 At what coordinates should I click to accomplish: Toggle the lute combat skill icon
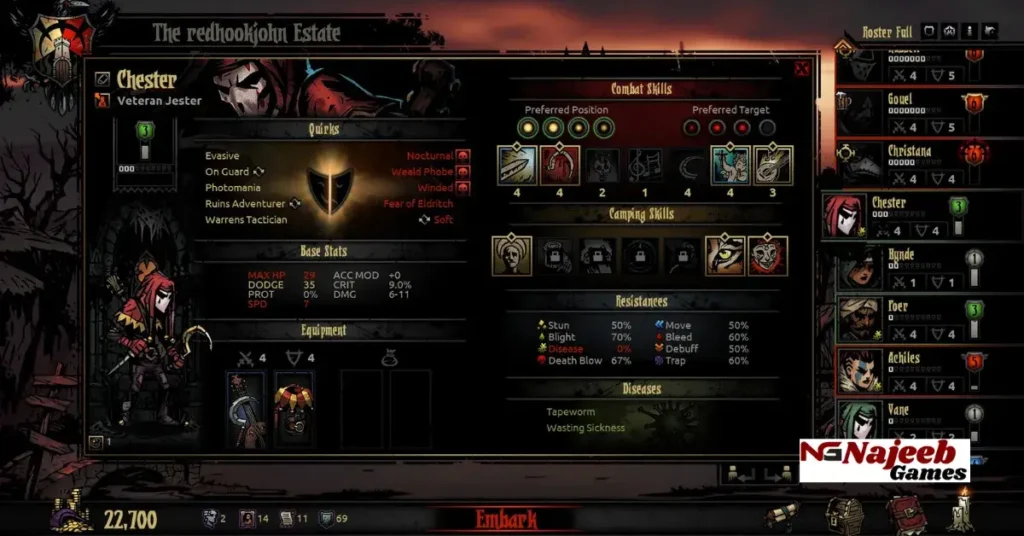point(773,165)
